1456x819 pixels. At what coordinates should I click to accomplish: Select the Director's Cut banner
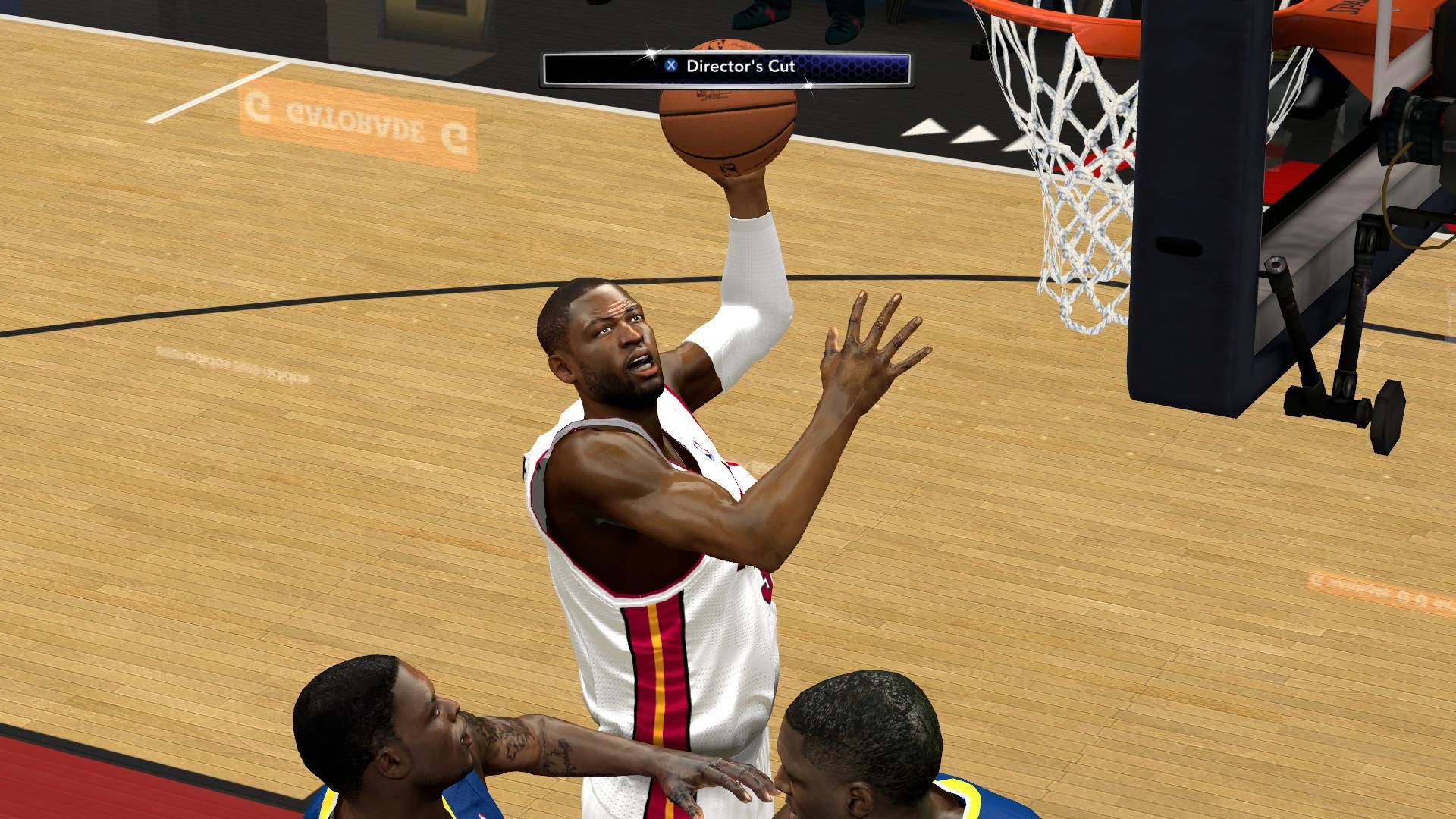click(x=726, y=68)
